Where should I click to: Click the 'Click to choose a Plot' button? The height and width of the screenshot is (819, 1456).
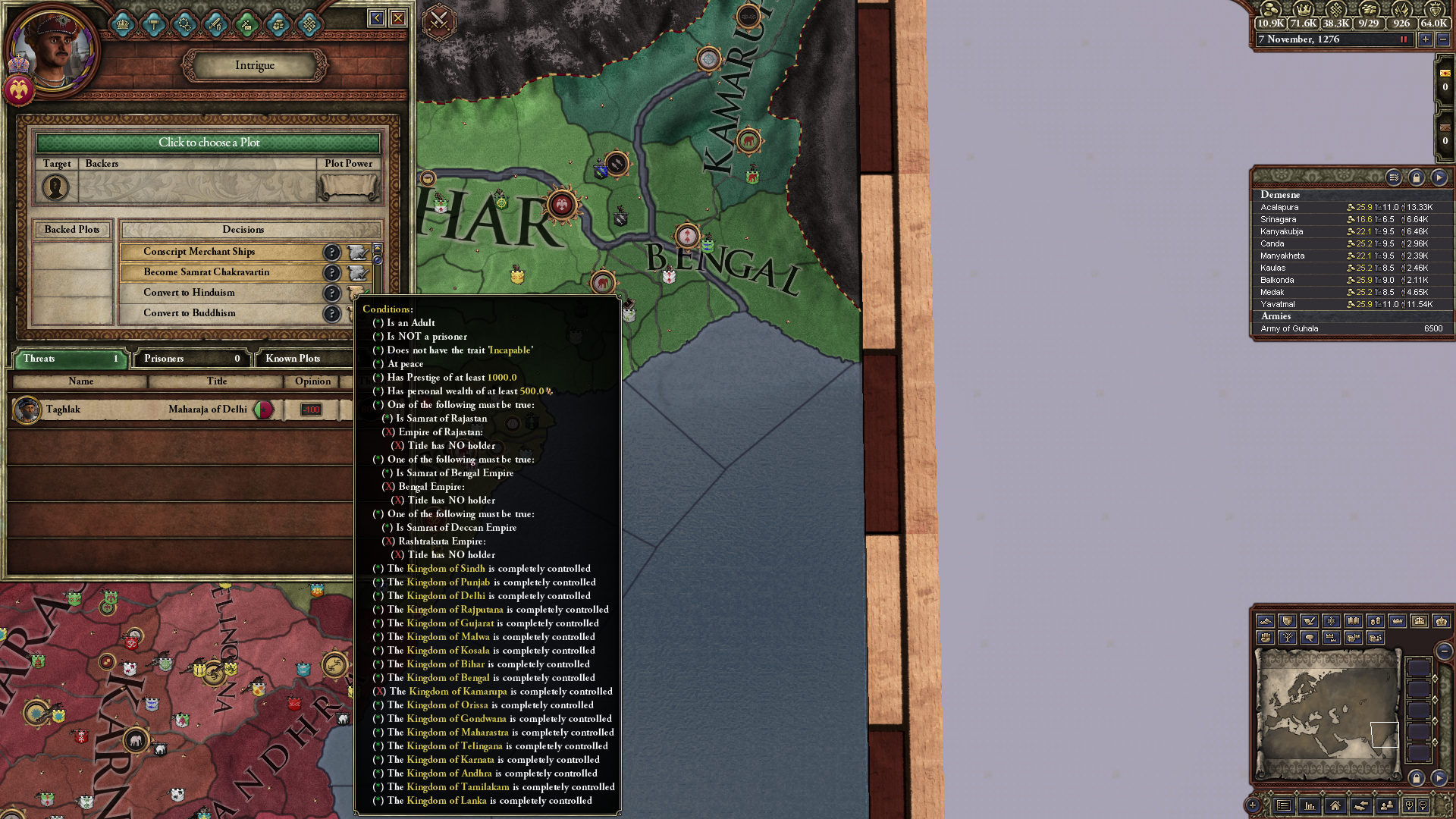(x=209, y=143)
